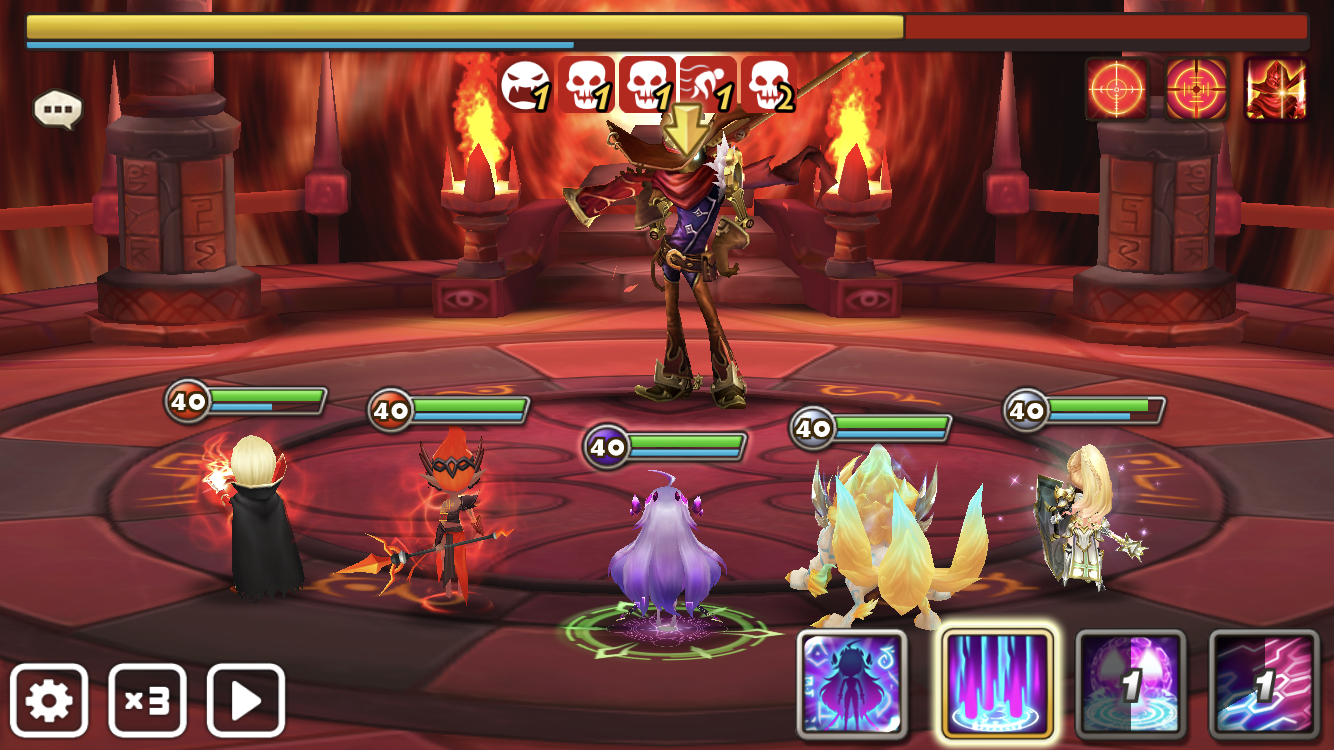The height and width of the screenshot is (750, 1334).
Task: Choose the highlighted purple light pillars skill
Action: (x=997, y=684)
